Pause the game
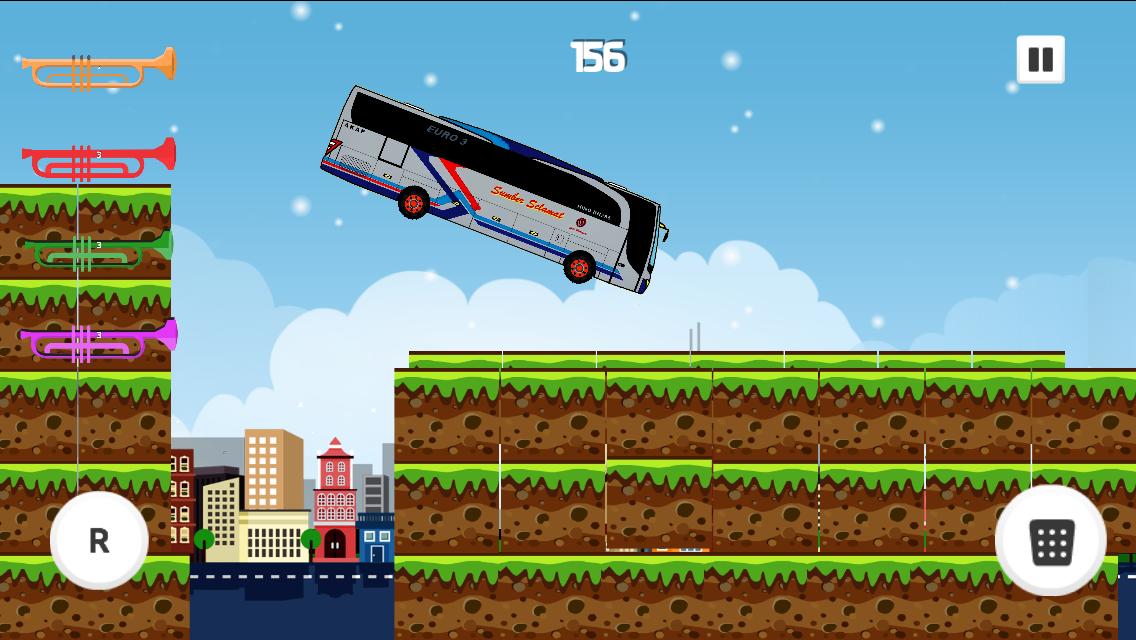The image size is (1136, 640). (1040, 60)
